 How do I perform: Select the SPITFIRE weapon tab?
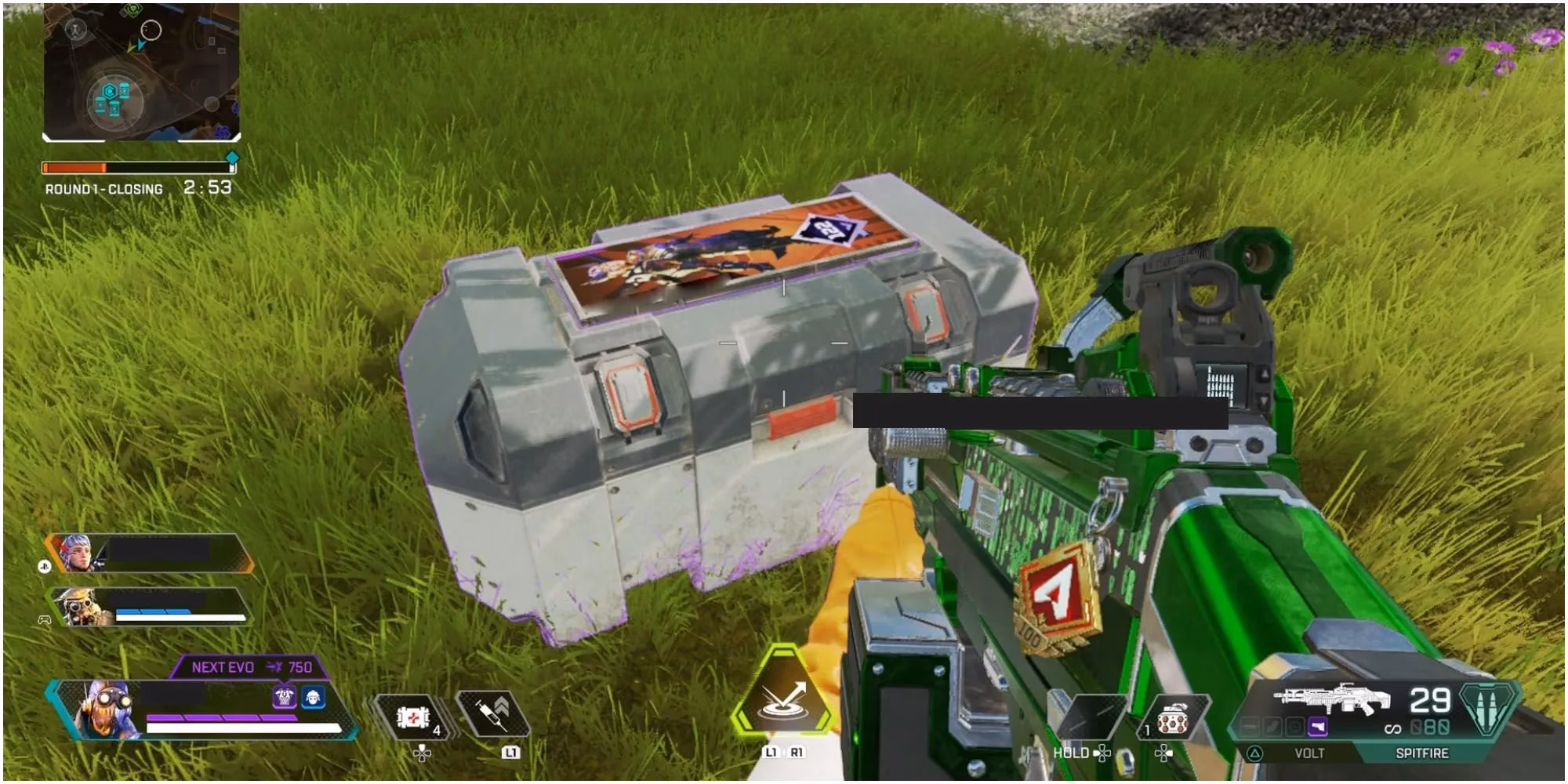[x=1422, y=753]
